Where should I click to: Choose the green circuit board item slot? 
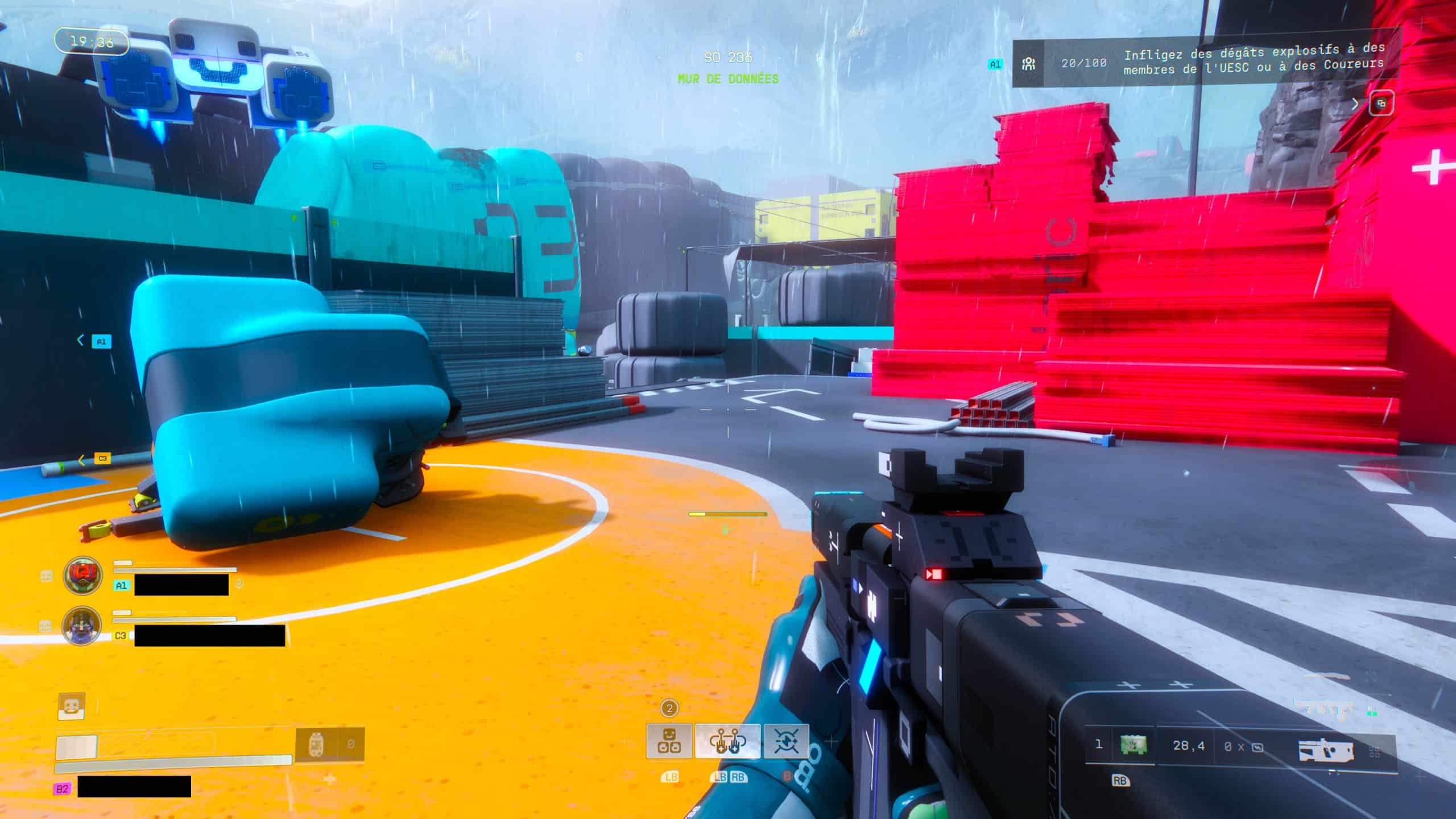click(x=1132, y=745)
